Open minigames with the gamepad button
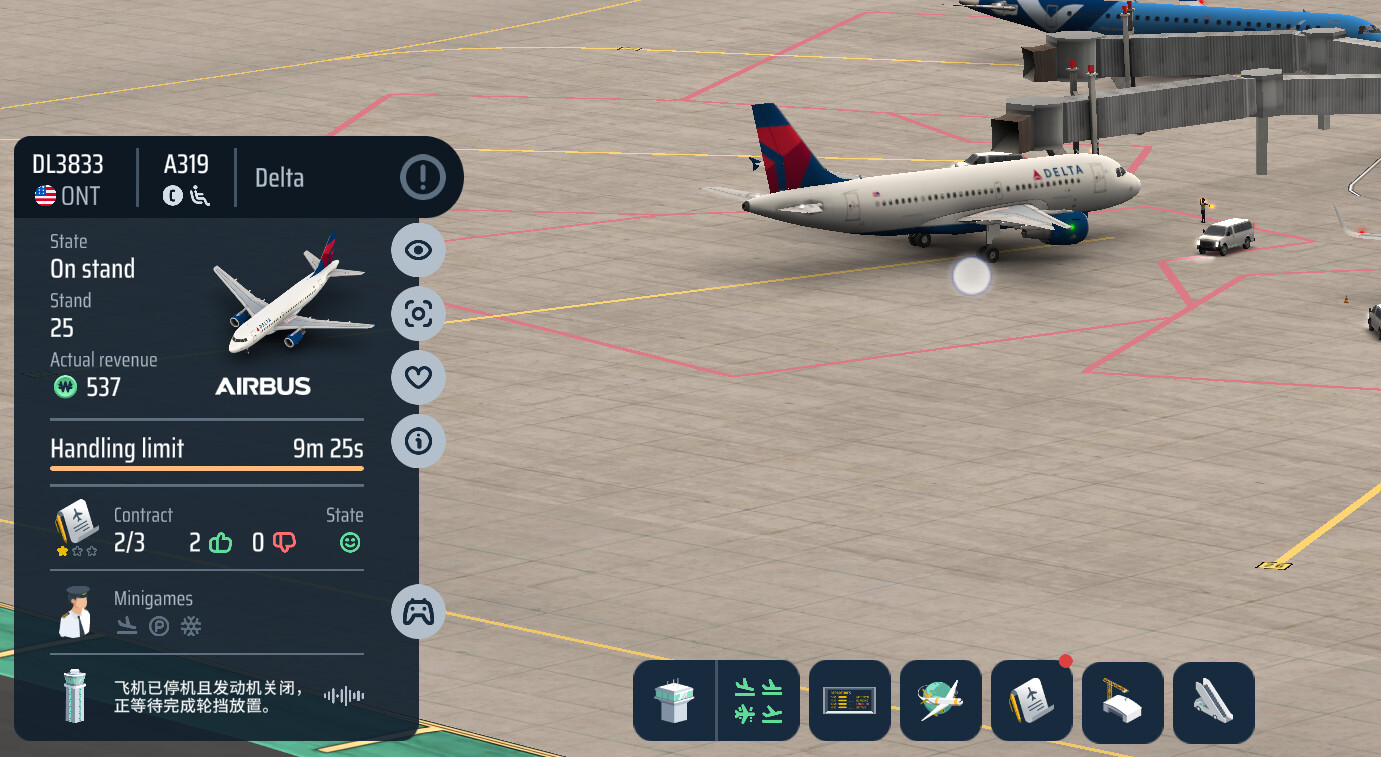 coord(418,611)
